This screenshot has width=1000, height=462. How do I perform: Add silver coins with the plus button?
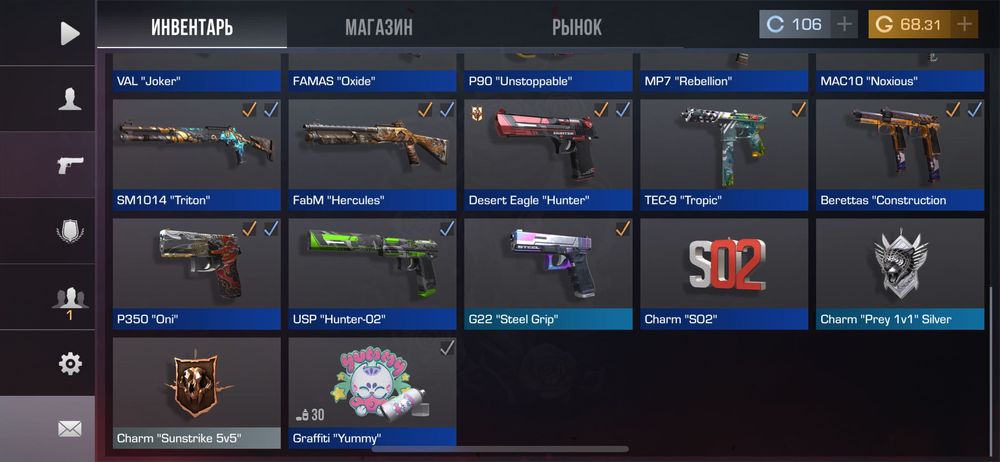(845, 24)
